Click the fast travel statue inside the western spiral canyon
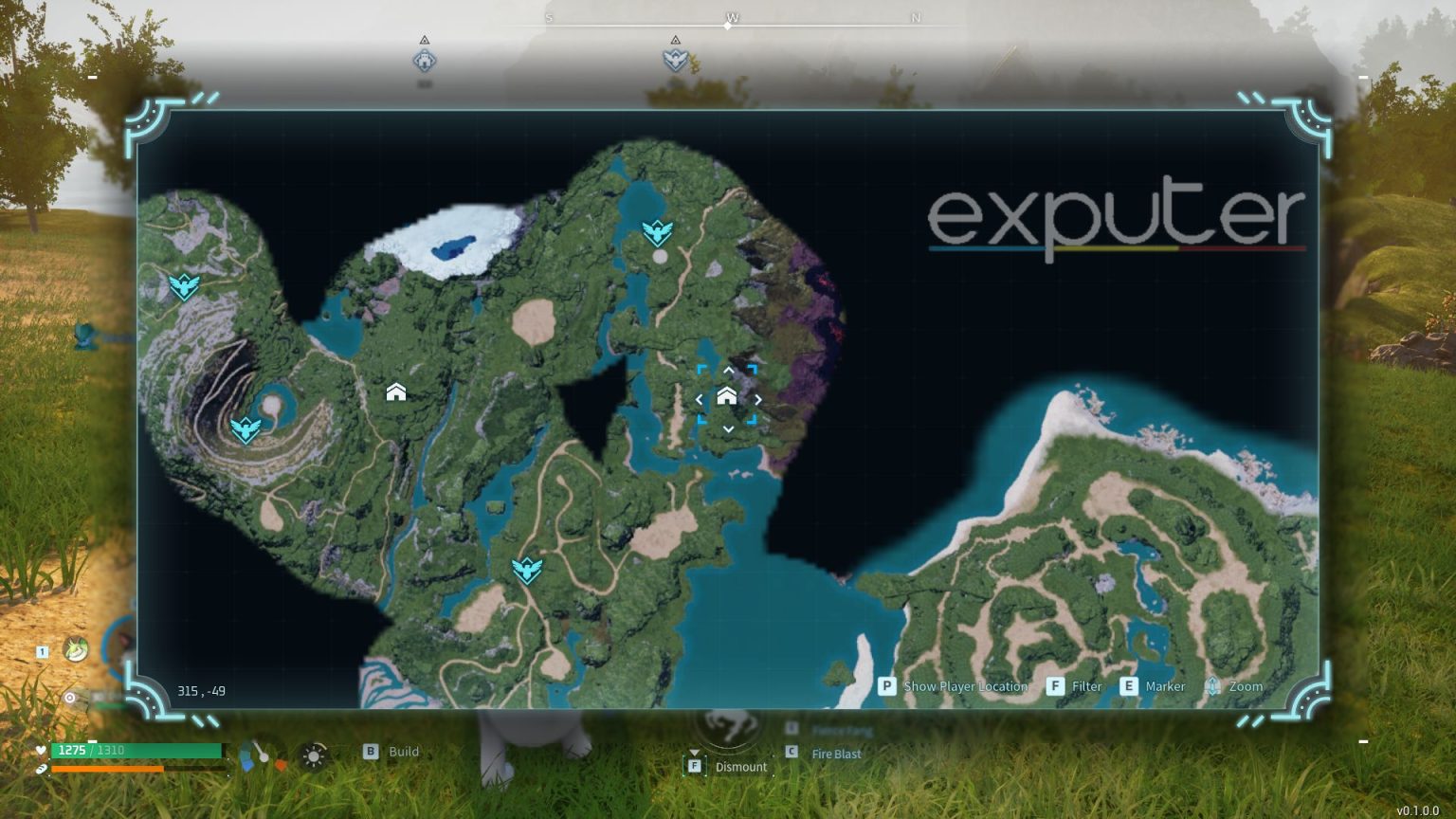 [x=246, y=429]
